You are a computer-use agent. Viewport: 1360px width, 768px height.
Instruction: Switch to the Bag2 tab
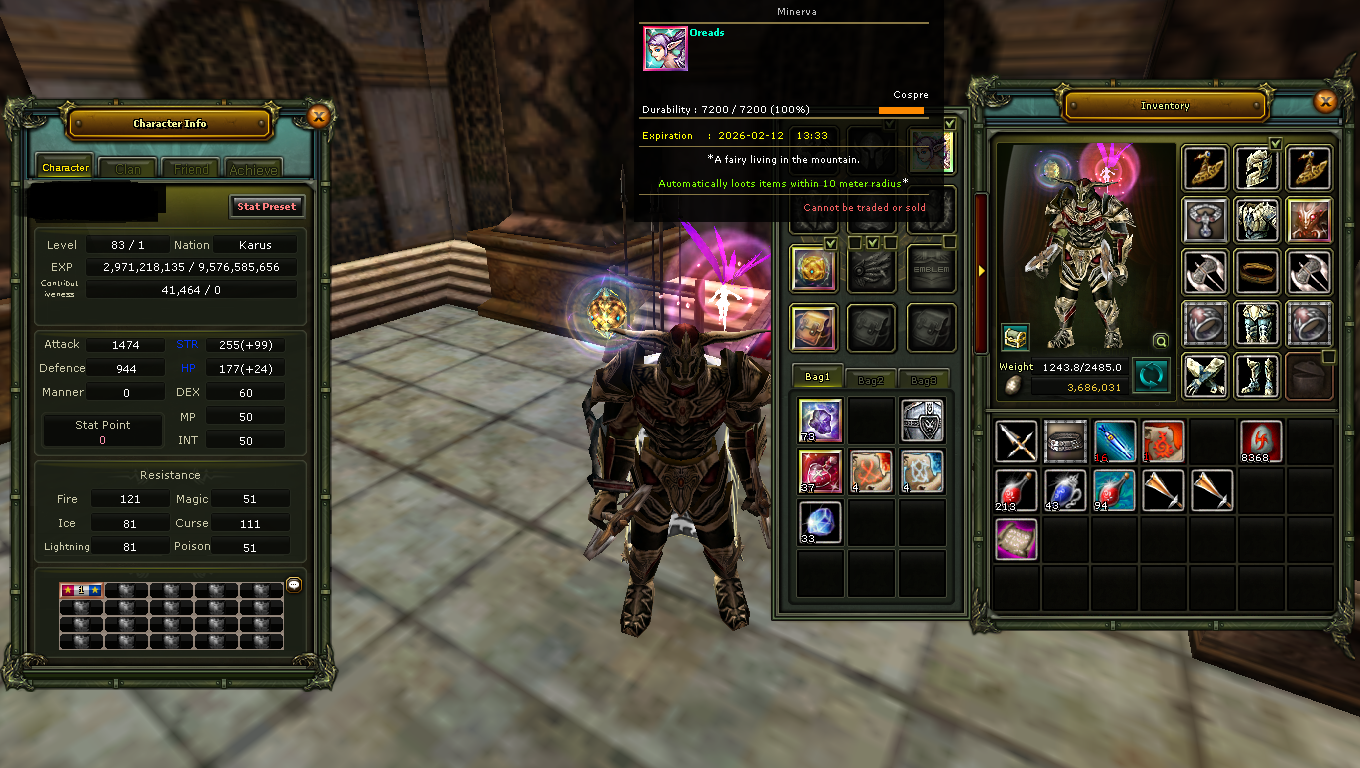click(x=871, y=378)
